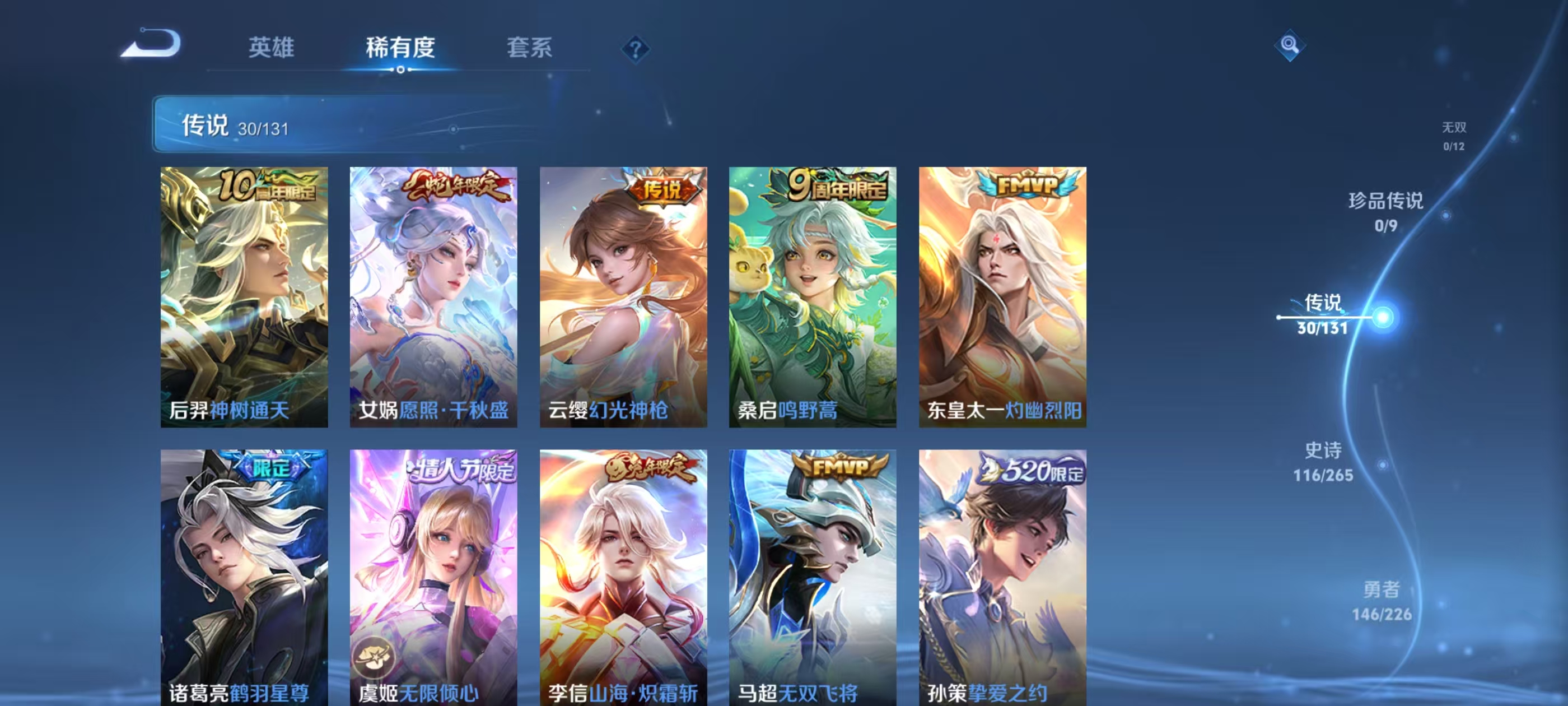Select the 桑启 鸣野蒿 skin card

[813, 296]
